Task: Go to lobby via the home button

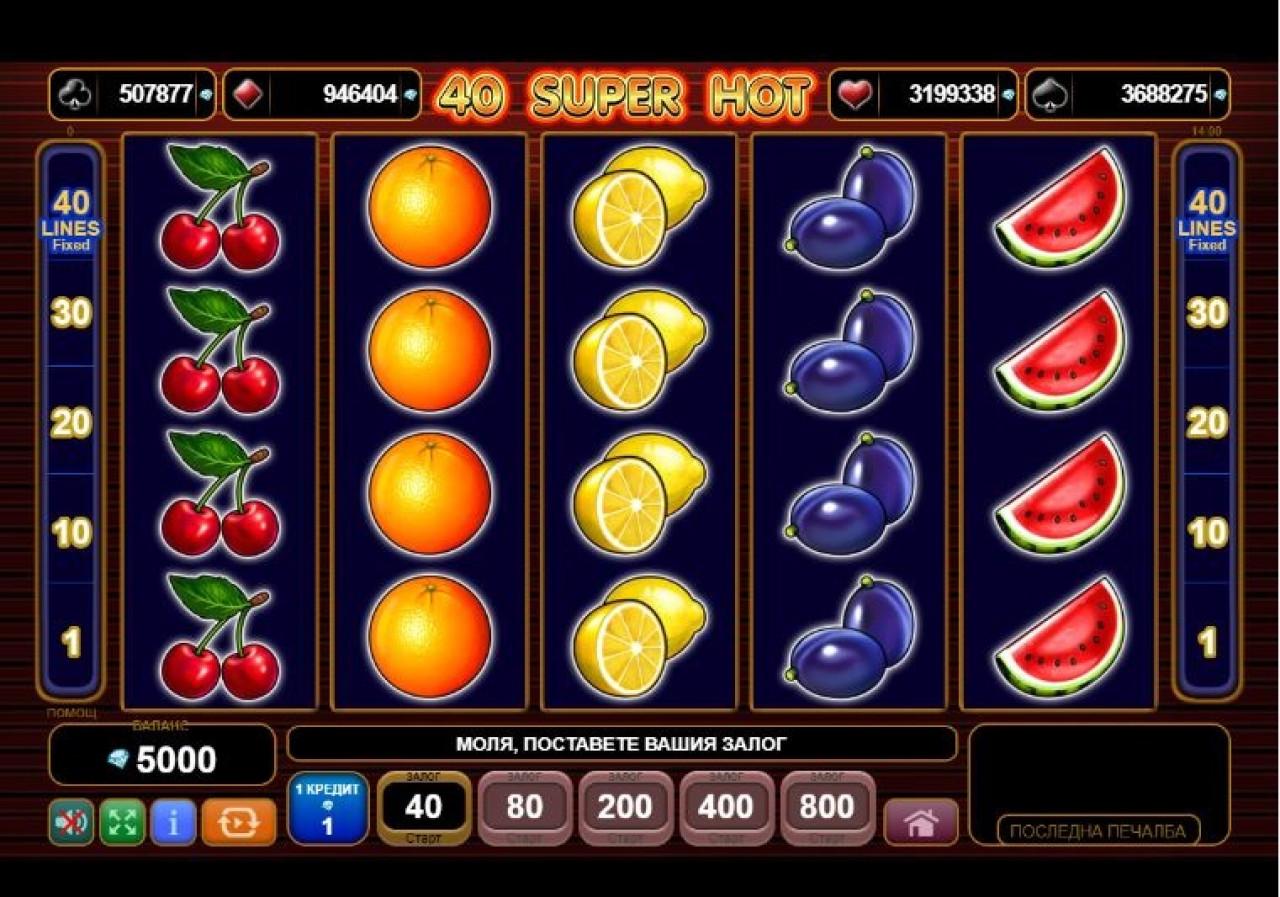Action: 921,822
